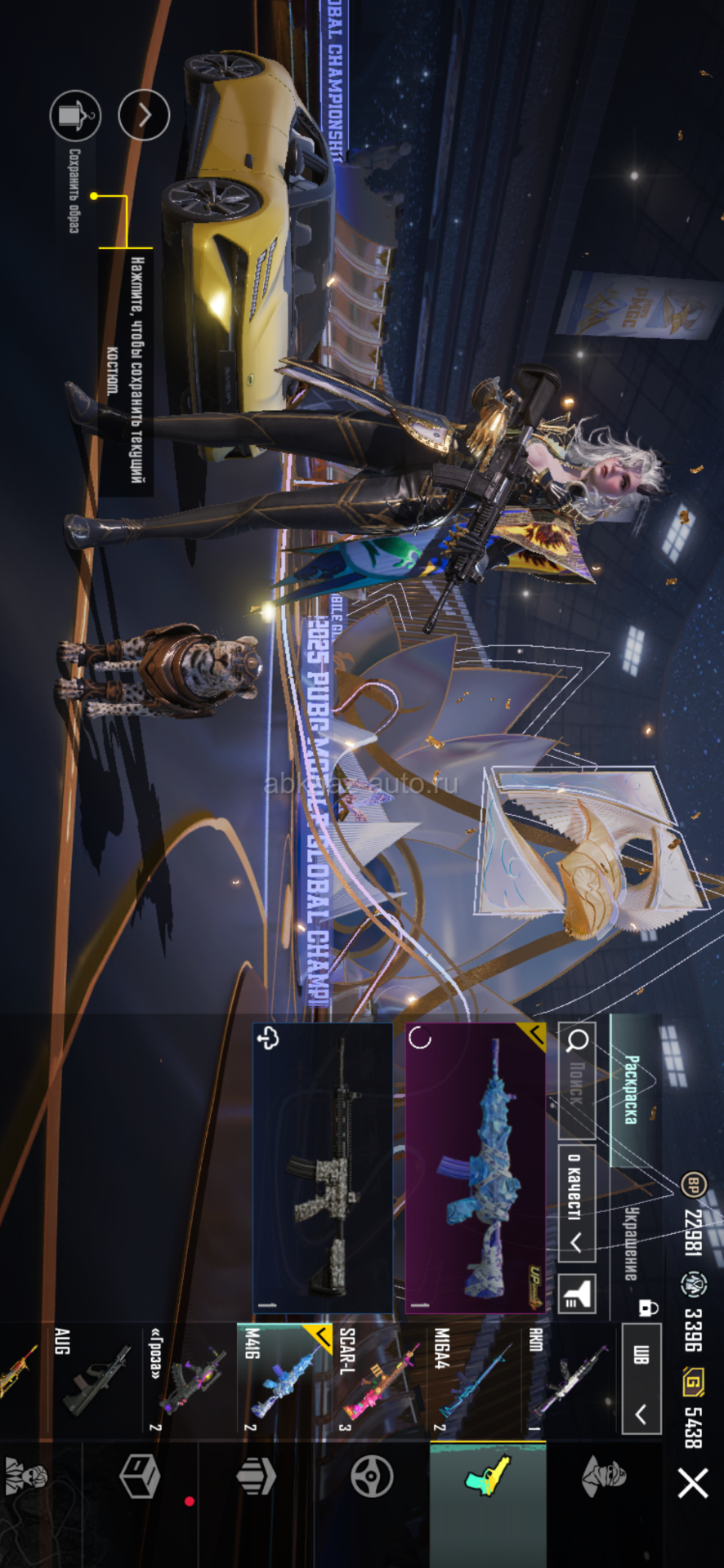
Task: Click the round chevron arrow button
Action: (x=144, y=115)
